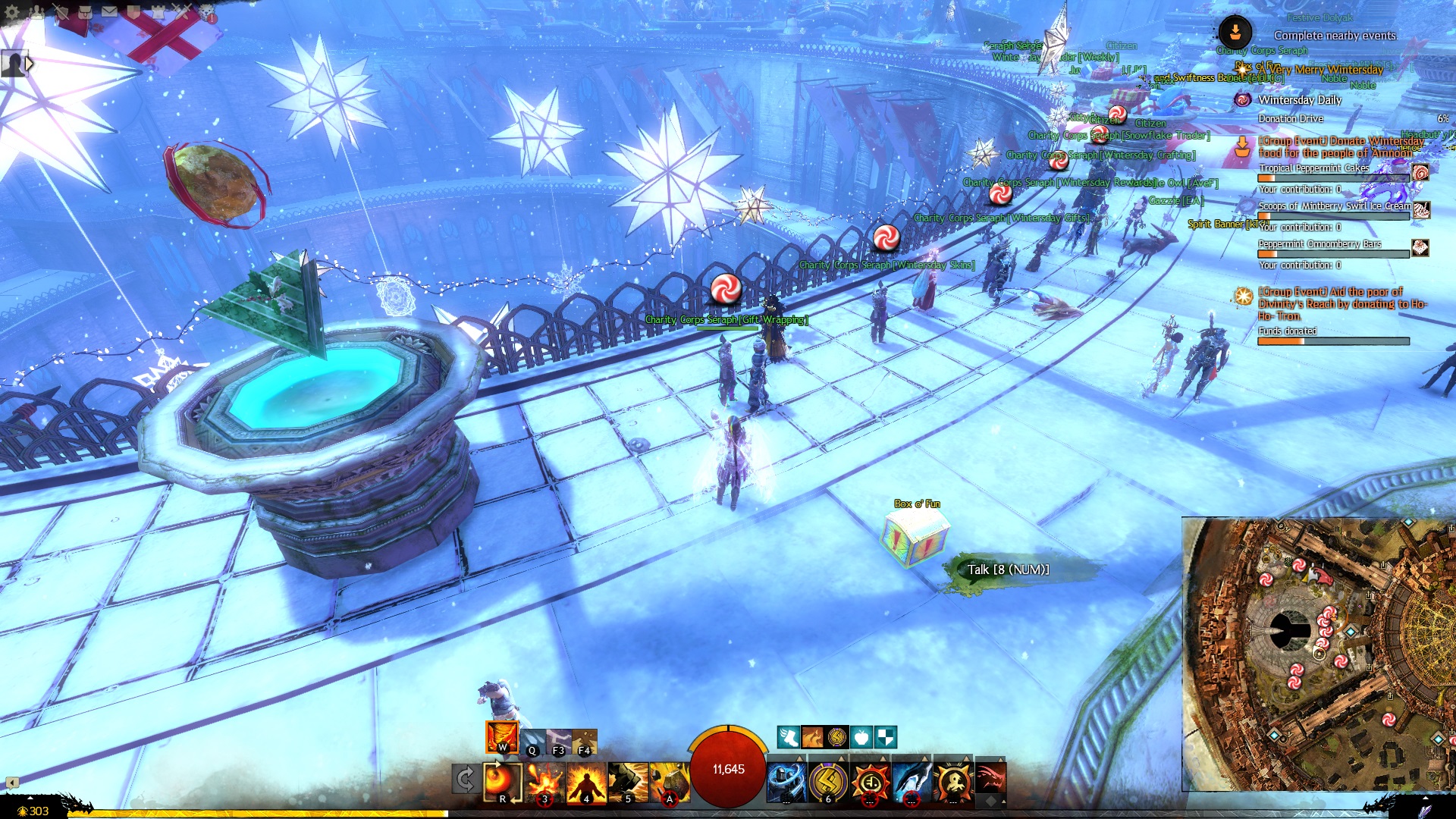Select the Wintersday Daily tracker entry
This screenshot has width=1456, height=819.
coord(1300,100)
